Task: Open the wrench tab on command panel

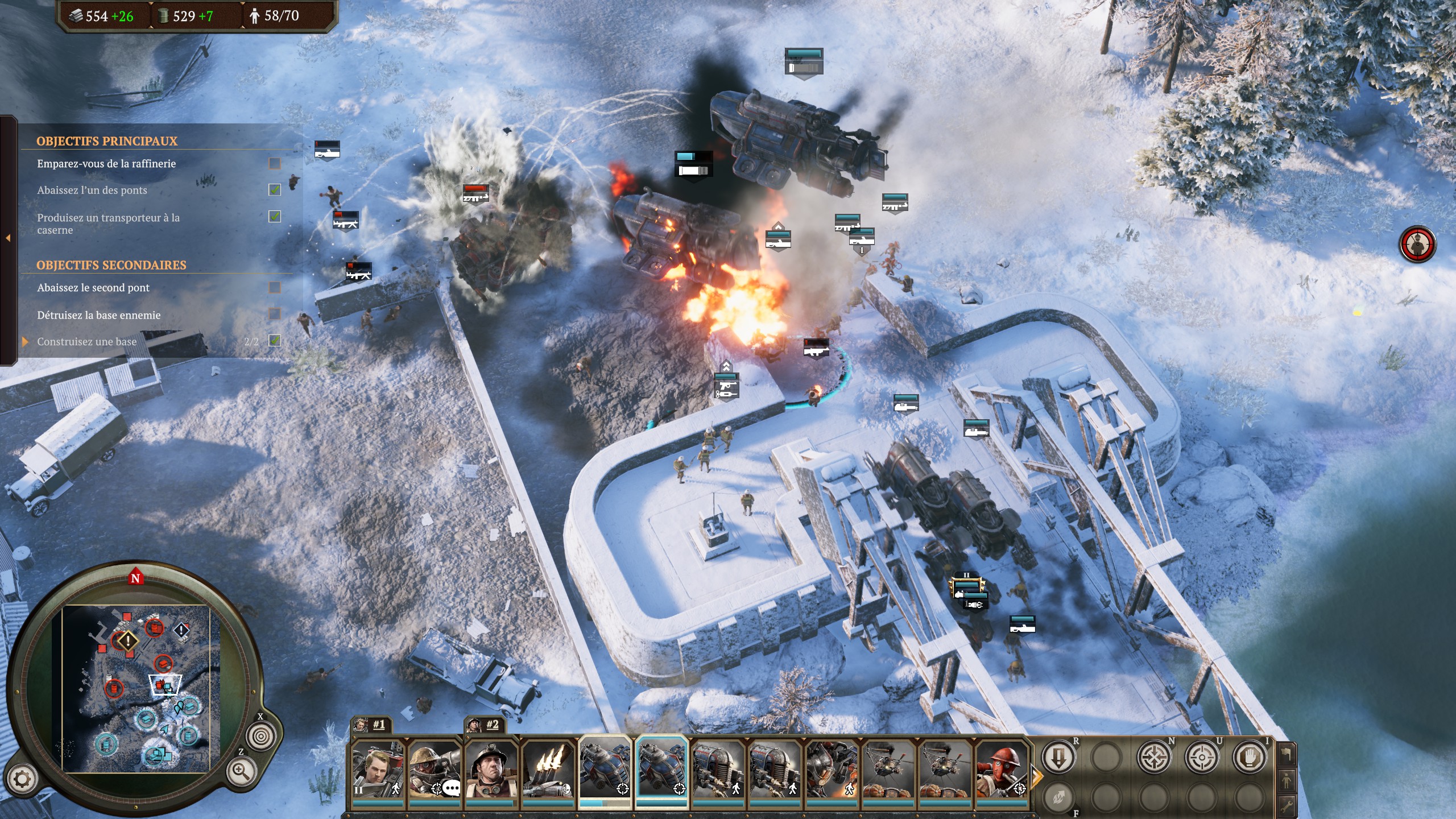Action: 1287,805
